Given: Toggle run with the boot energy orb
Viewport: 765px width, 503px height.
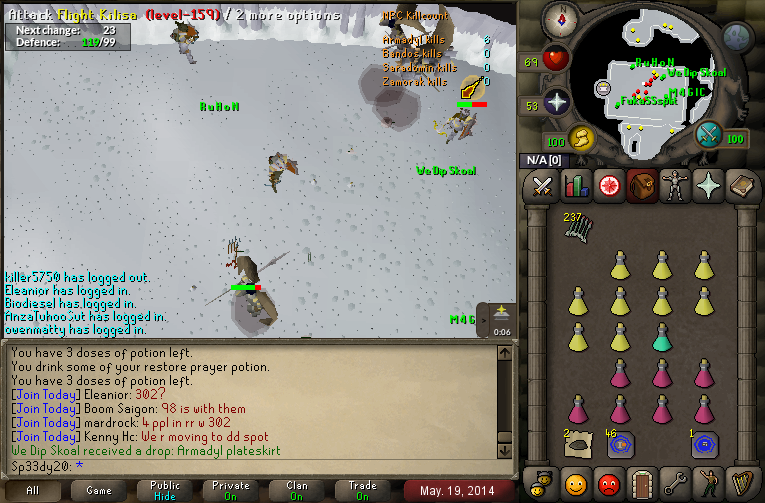Looking at the screenshot, I should click(x=581, y=136).
